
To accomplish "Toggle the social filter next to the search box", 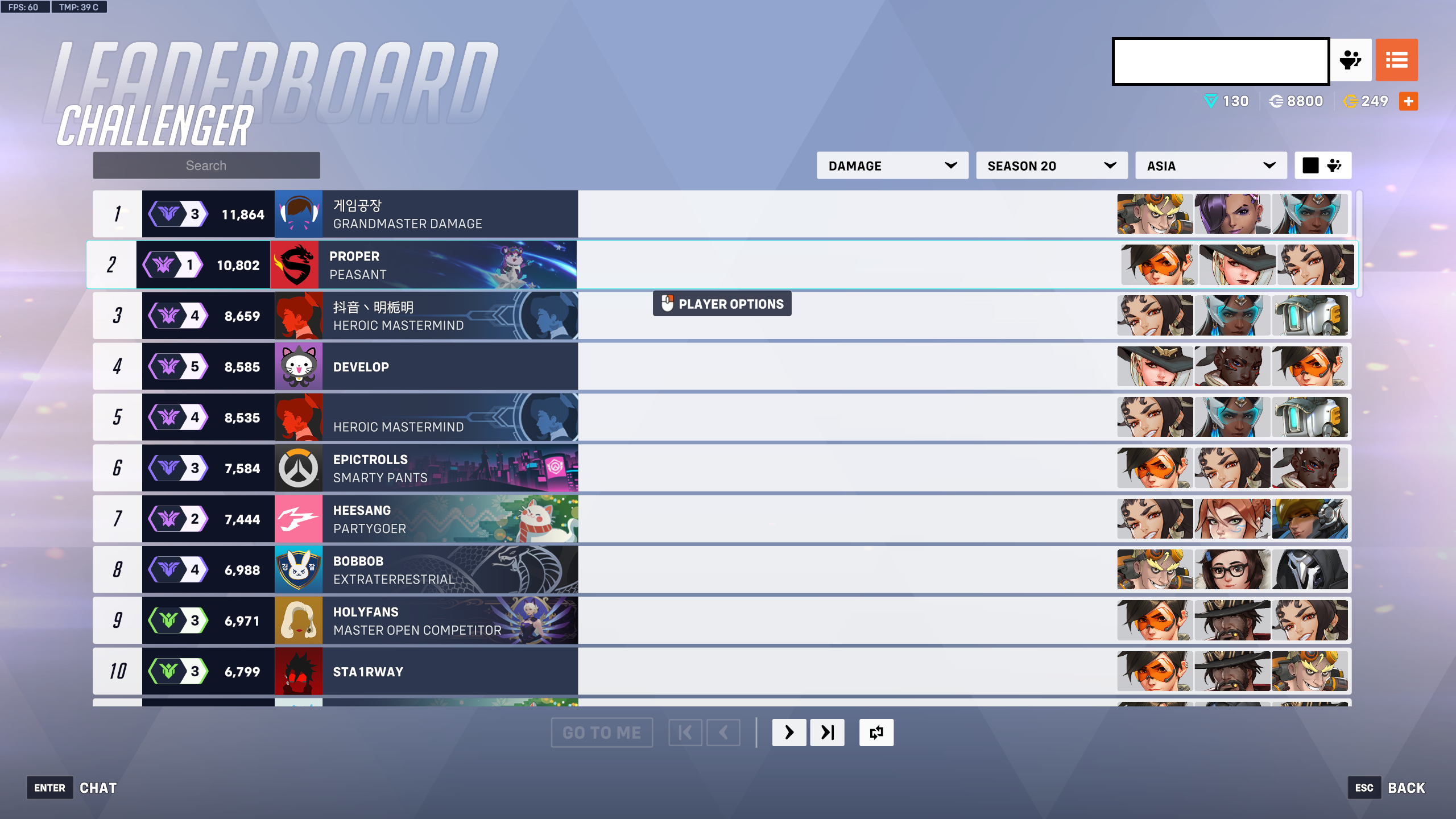I will [x=1352, y=60].
